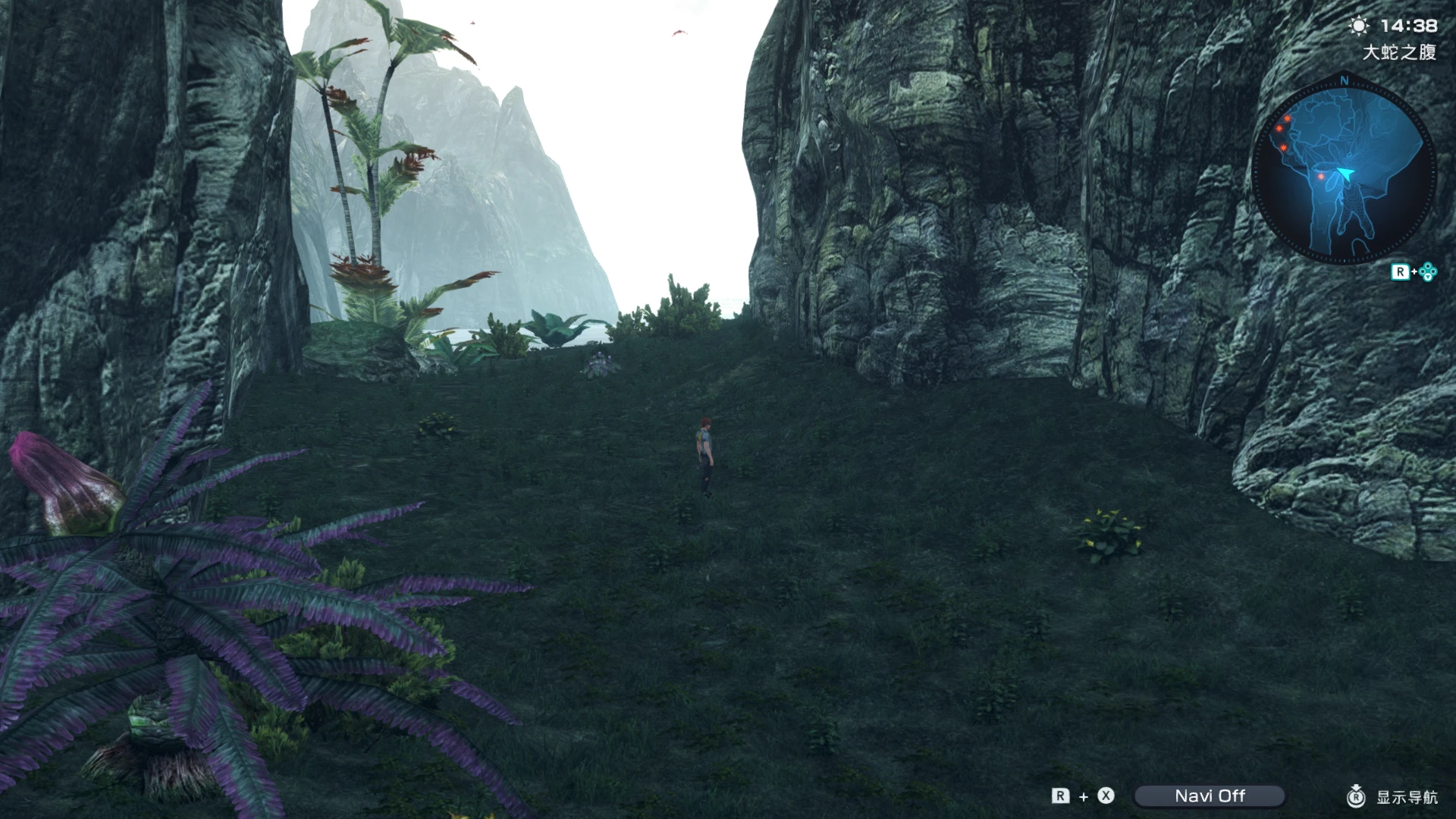1456x819 pixels.
Task: Toggle navigation display via 显示导航
Action: coord(1409,796)
